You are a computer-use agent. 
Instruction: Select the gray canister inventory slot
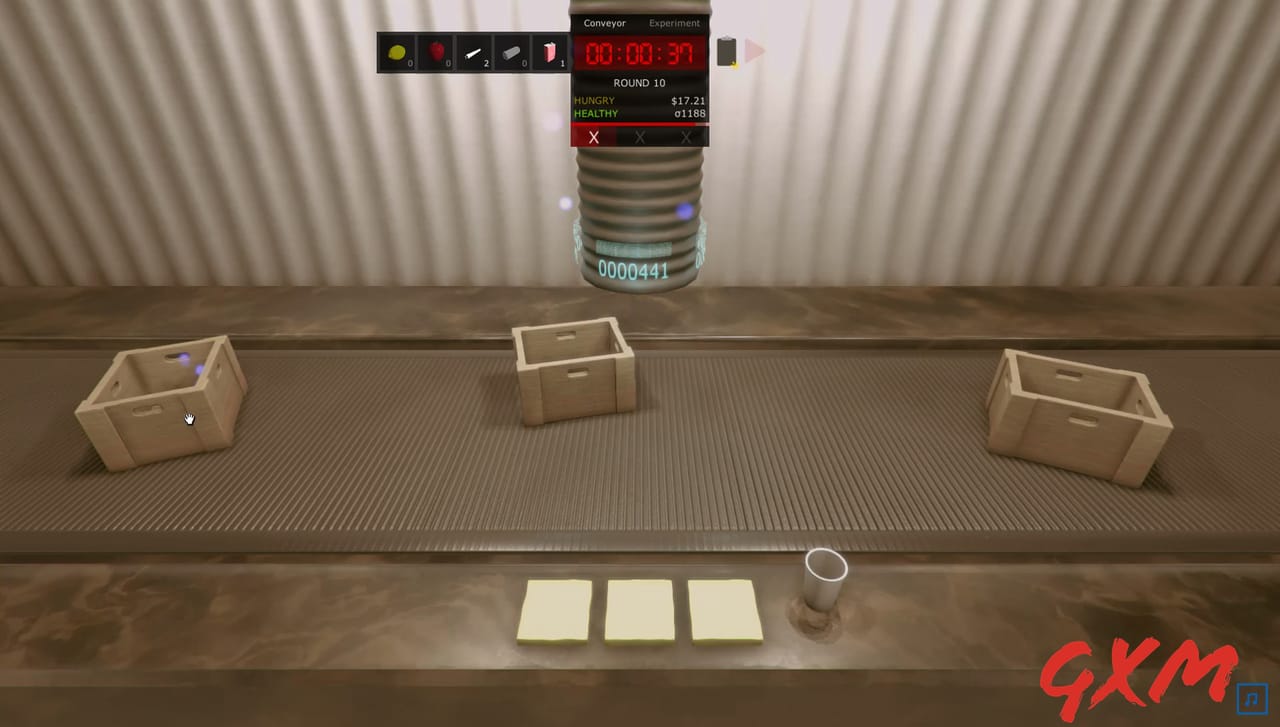point(512,53)
